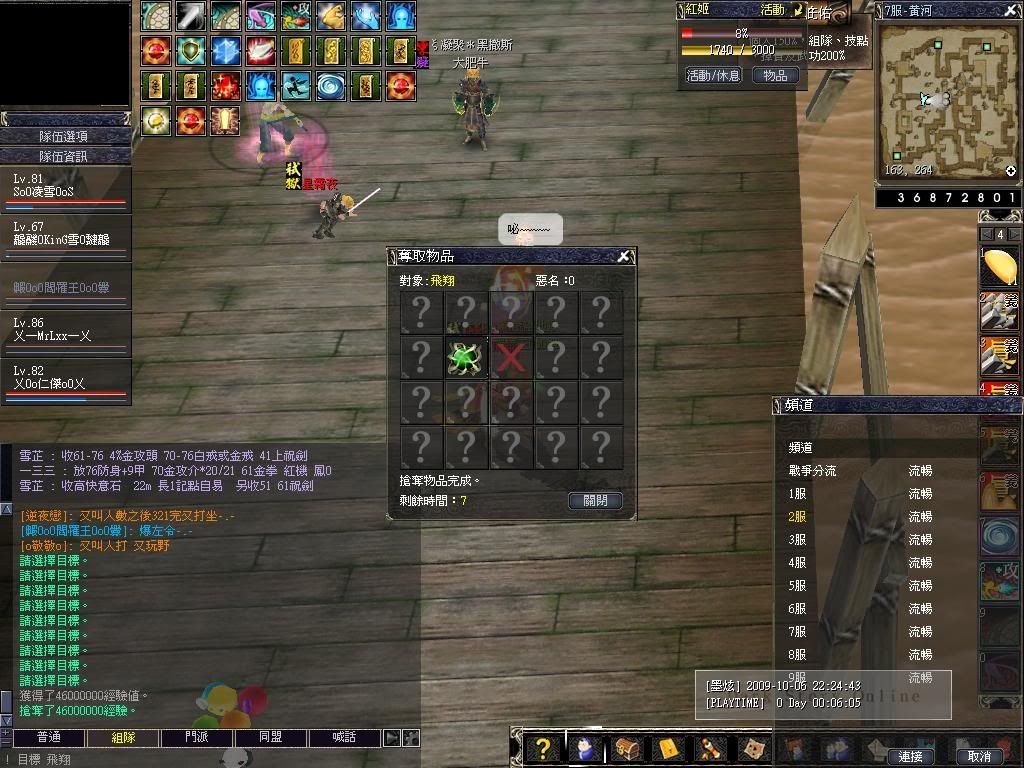The width and height of the screenshot is (1024, 768).
Task: Toggle the 活動/休息 pet button
Action: (x=713, y=75)
